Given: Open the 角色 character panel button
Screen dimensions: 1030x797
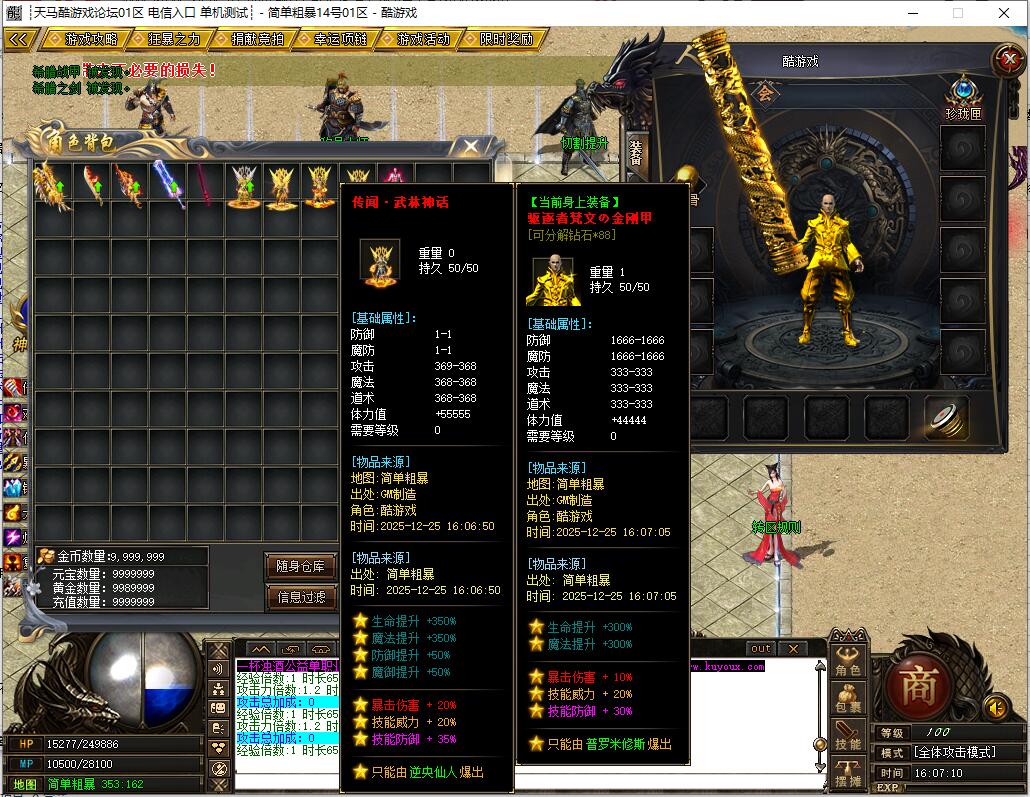Looking at the screenshot, I should 848,663.
